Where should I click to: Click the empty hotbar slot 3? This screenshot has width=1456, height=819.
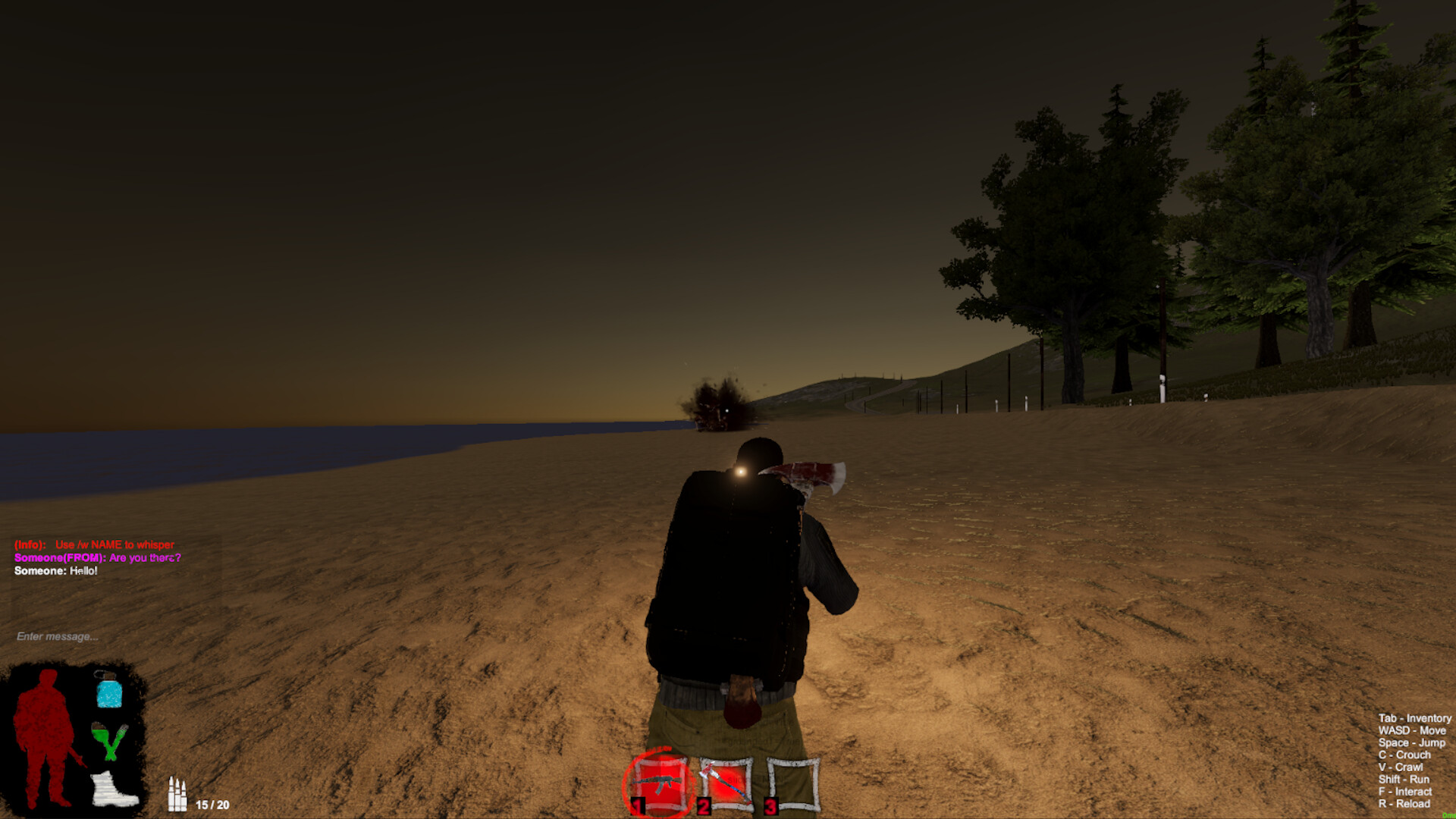tap(789, 783)
